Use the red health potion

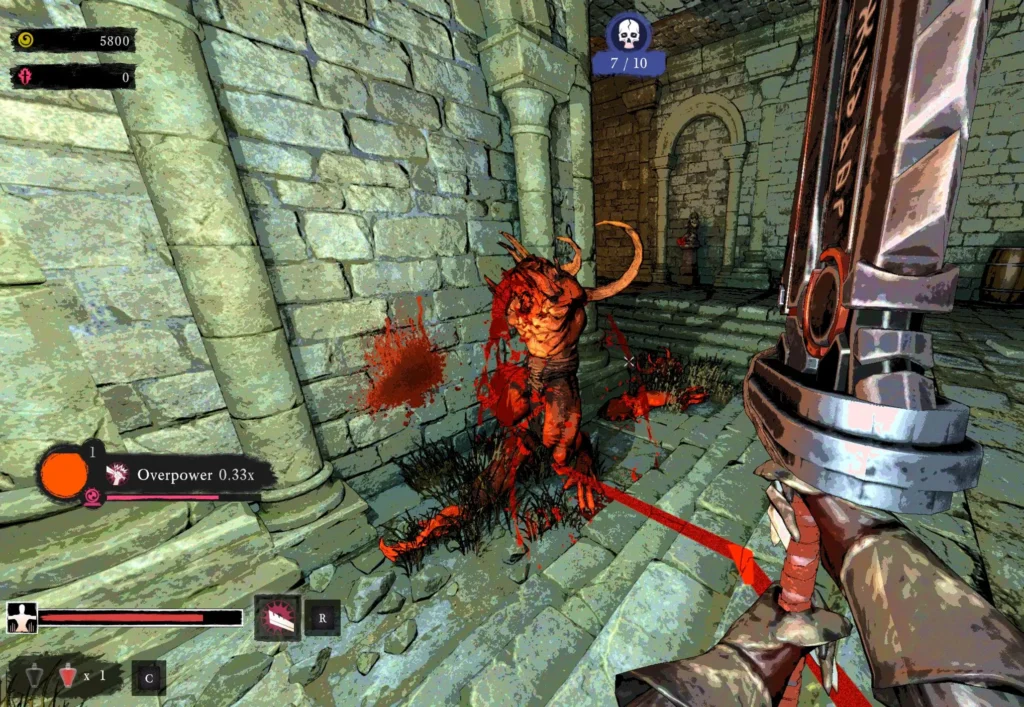67,677
